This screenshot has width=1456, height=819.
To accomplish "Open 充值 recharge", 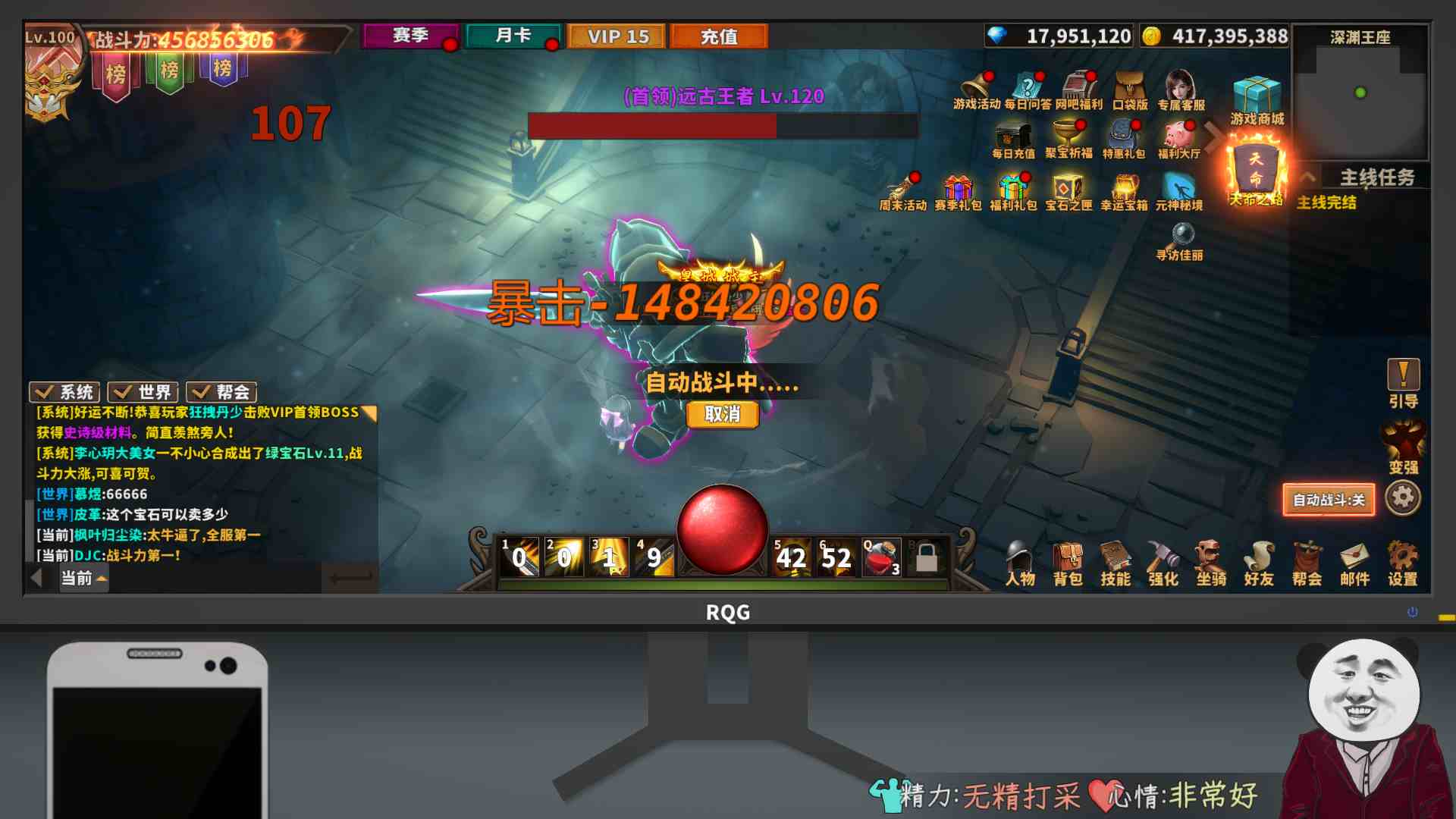I will (x=717, y=36).
